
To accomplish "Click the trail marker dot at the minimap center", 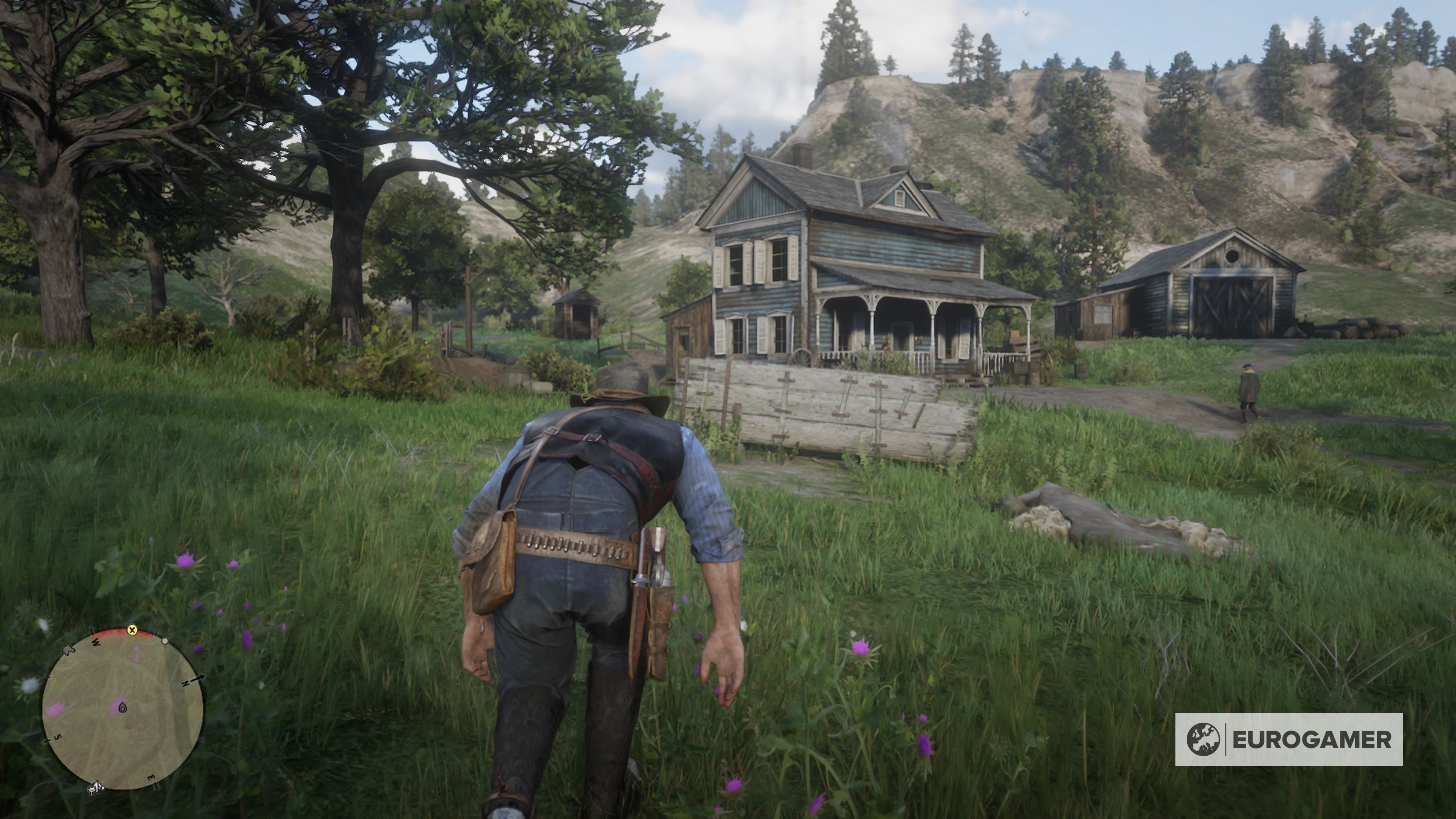I will [x=122, y=708].
